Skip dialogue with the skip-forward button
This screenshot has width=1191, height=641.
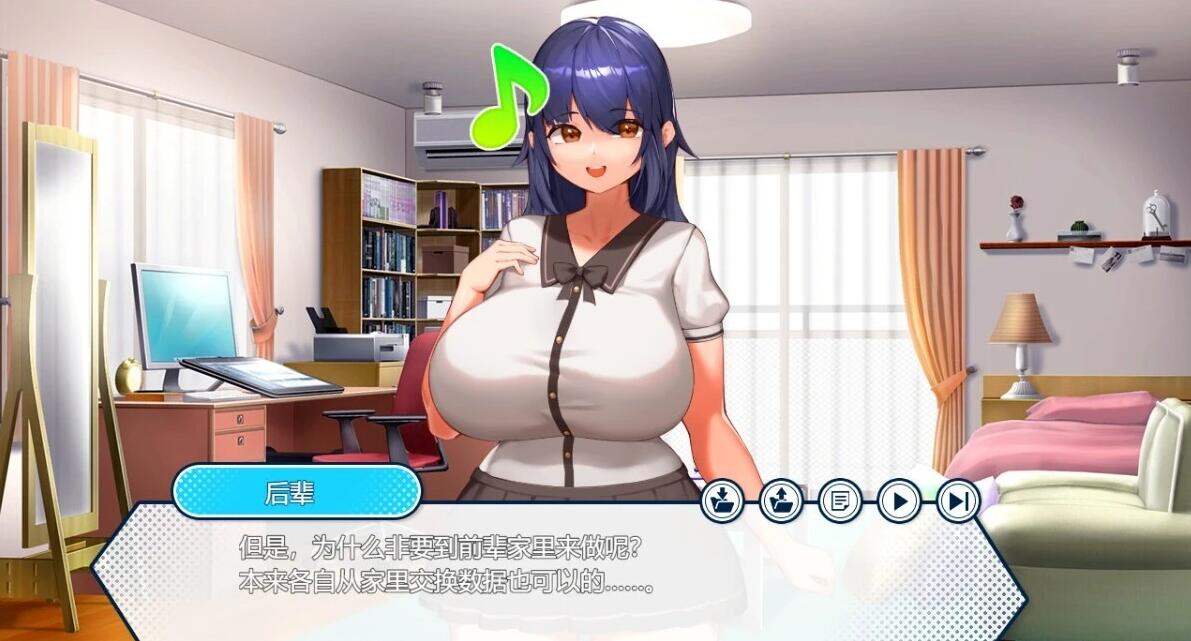click(x=958, y=500)
